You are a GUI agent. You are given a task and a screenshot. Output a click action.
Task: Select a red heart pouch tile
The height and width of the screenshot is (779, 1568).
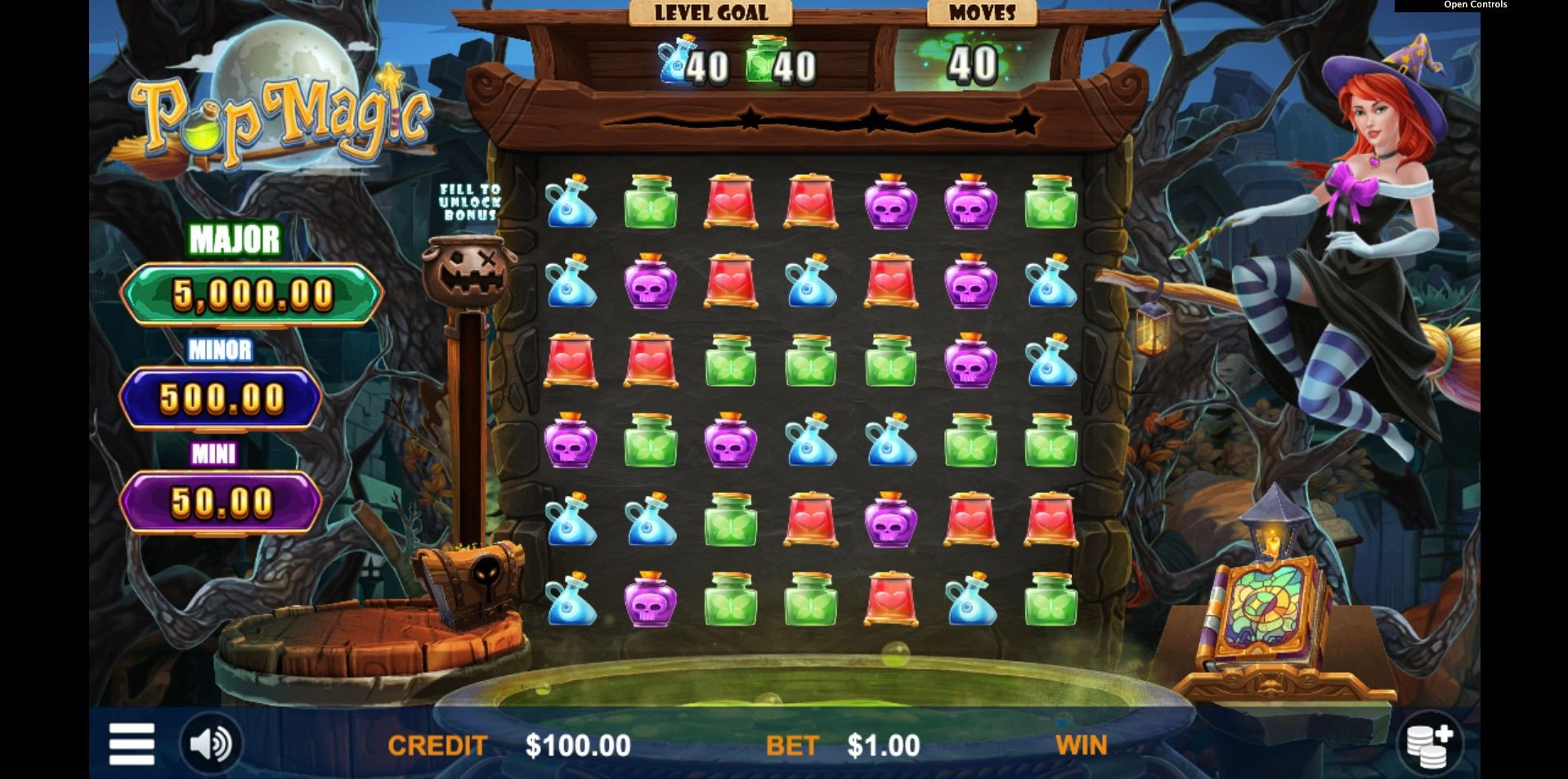pyautogui.click(x=730, y=202)
